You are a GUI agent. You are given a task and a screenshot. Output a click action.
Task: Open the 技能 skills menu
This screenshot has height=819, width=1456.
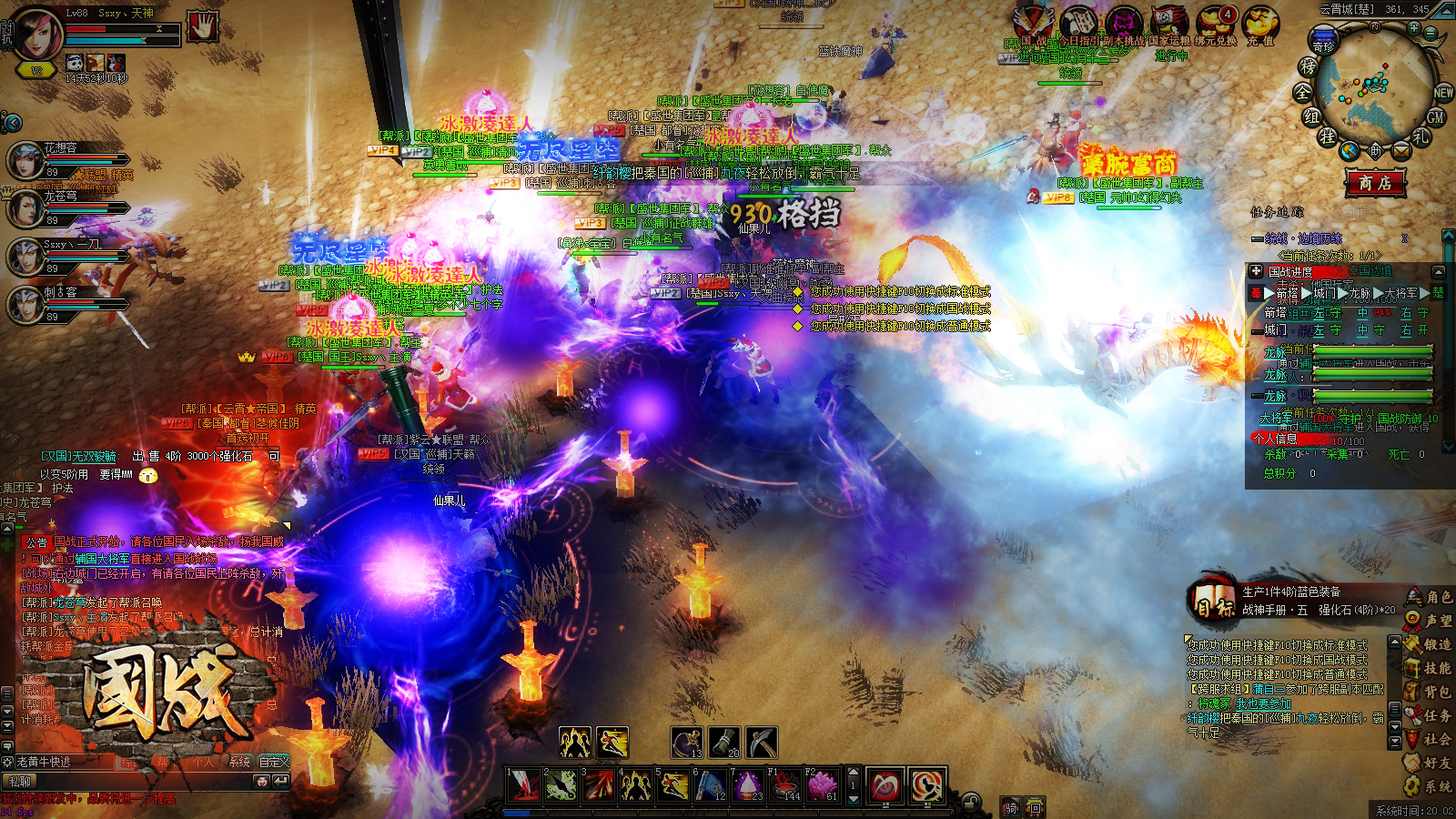click(x=1429, y=668)
